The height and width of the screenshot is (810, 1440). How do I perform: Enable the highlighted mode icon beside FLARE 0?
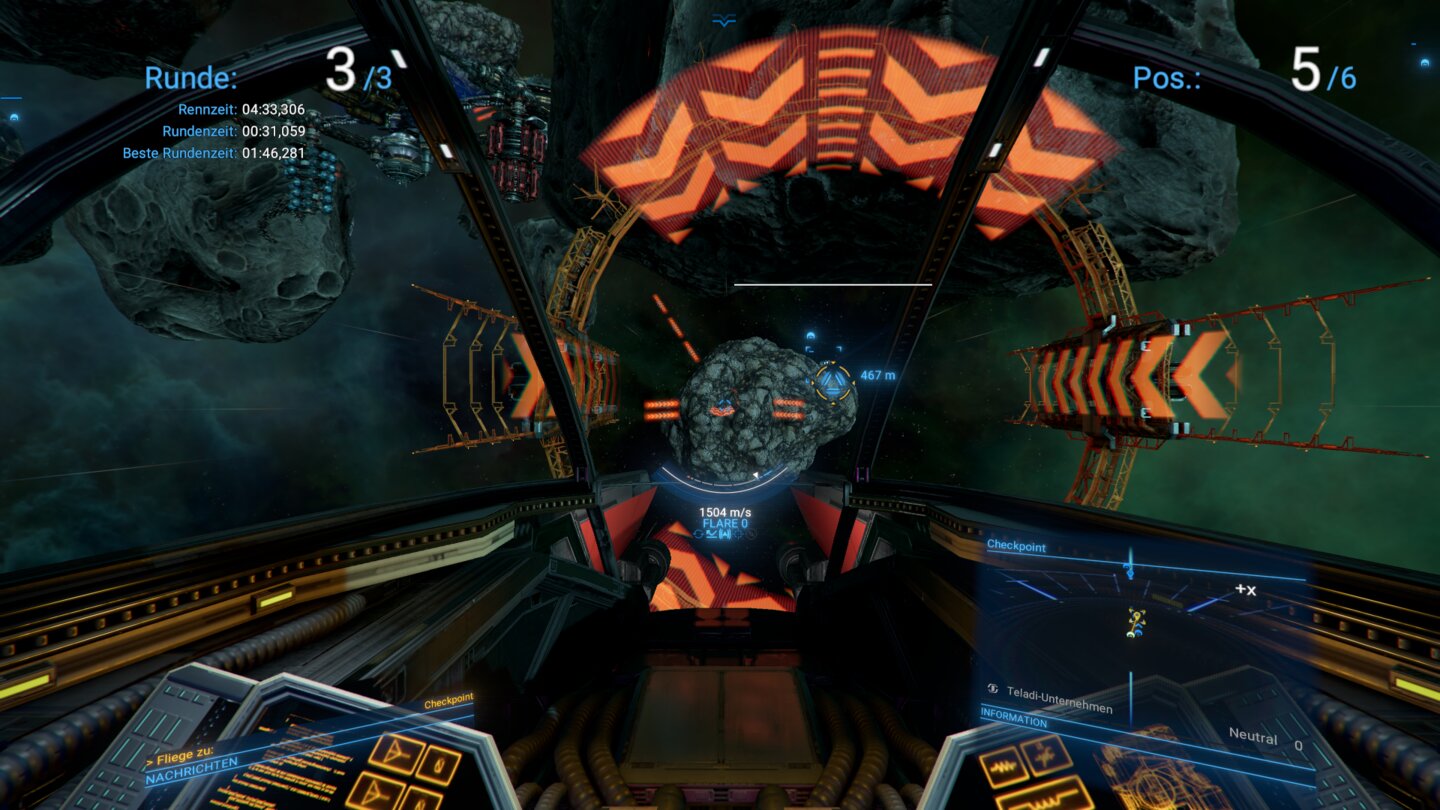click(x=722, y=533)
